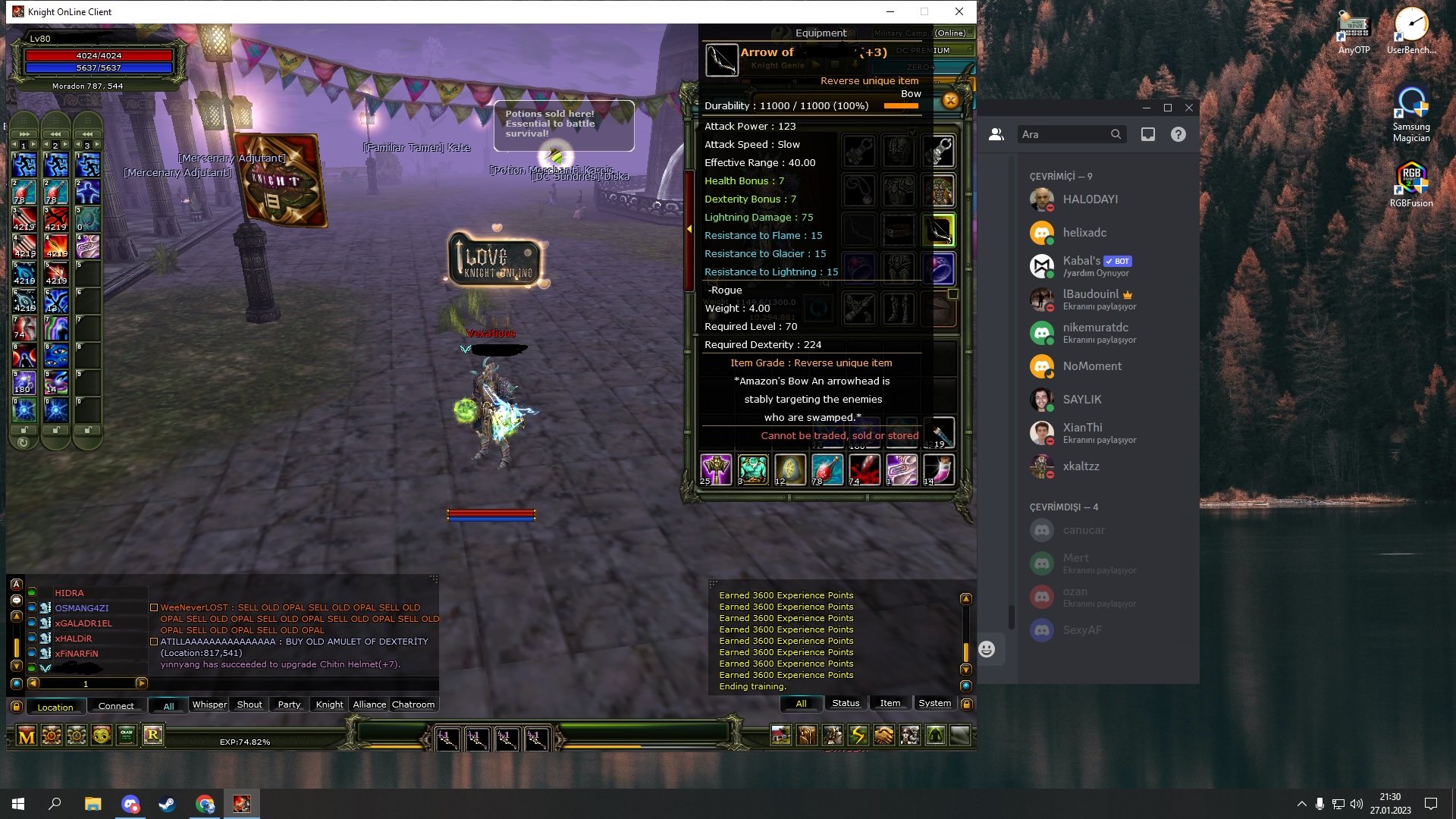Select the Genie summon icon with count 3
The height and width of the screenshot is (819, 1456).
tap(752, 469)
